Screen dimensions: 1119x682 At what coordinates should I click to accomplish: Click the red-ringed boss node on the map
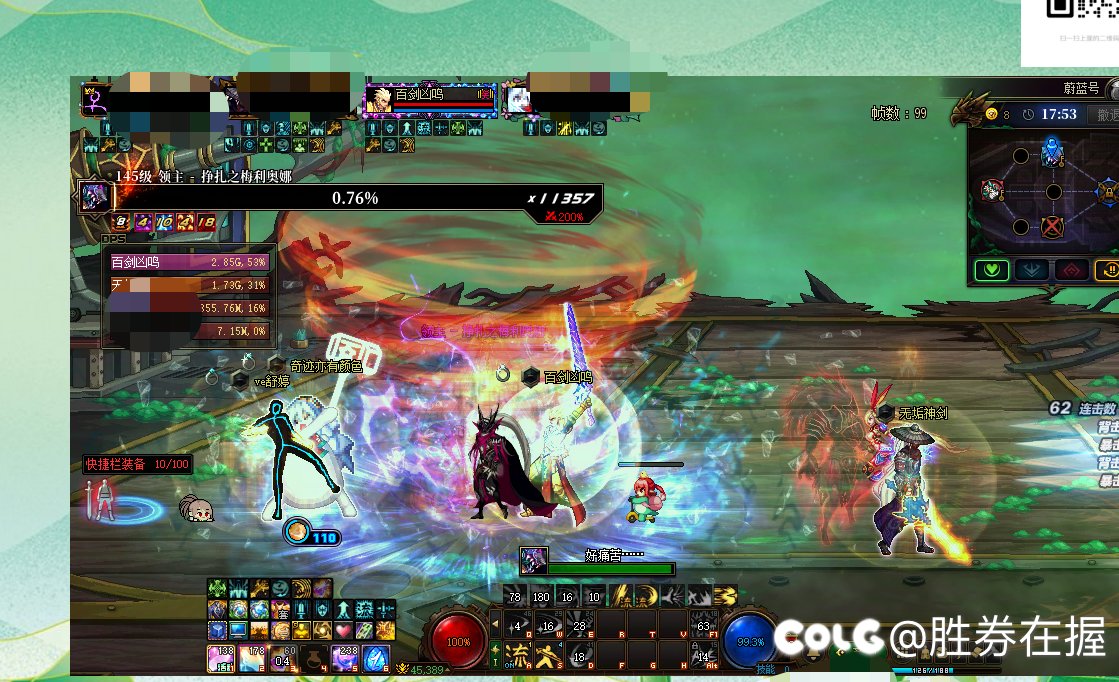991,190
